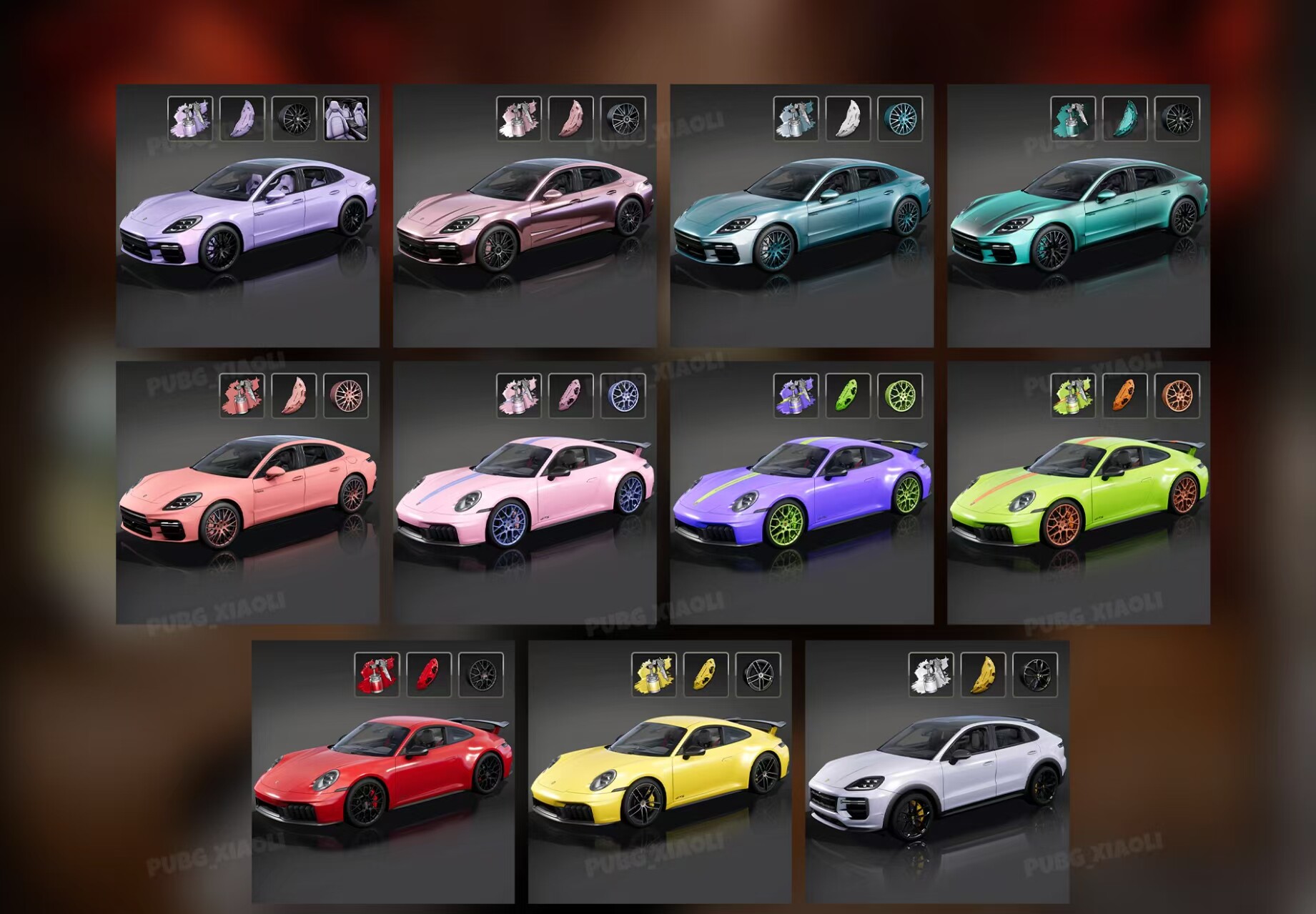Screen dimensions: 1316x914
Task: Select the mint green spray can icon
Action: point(1072,120)
